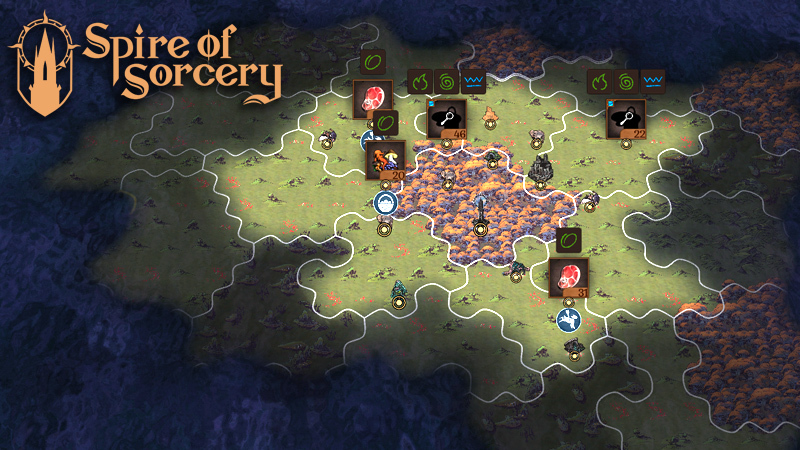Image resolution: width=800 pixels, height=450 pixels.
Task: Click the blue basket gathering marker
Action: pyautogui.click(x=386, y=204)
